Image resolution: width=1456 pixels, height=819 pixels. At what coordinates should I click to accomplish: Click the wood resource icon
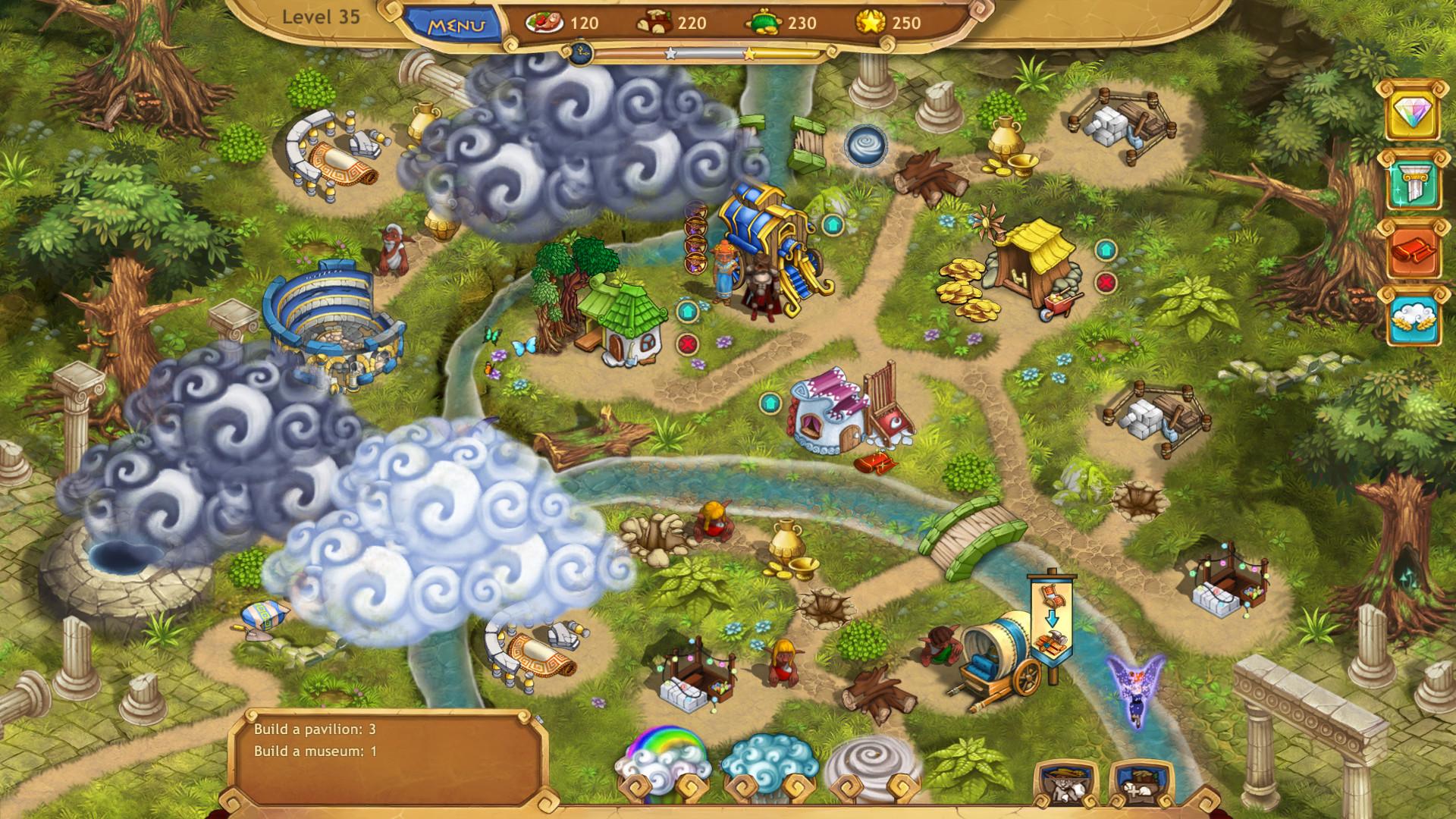tap(654, 23)
